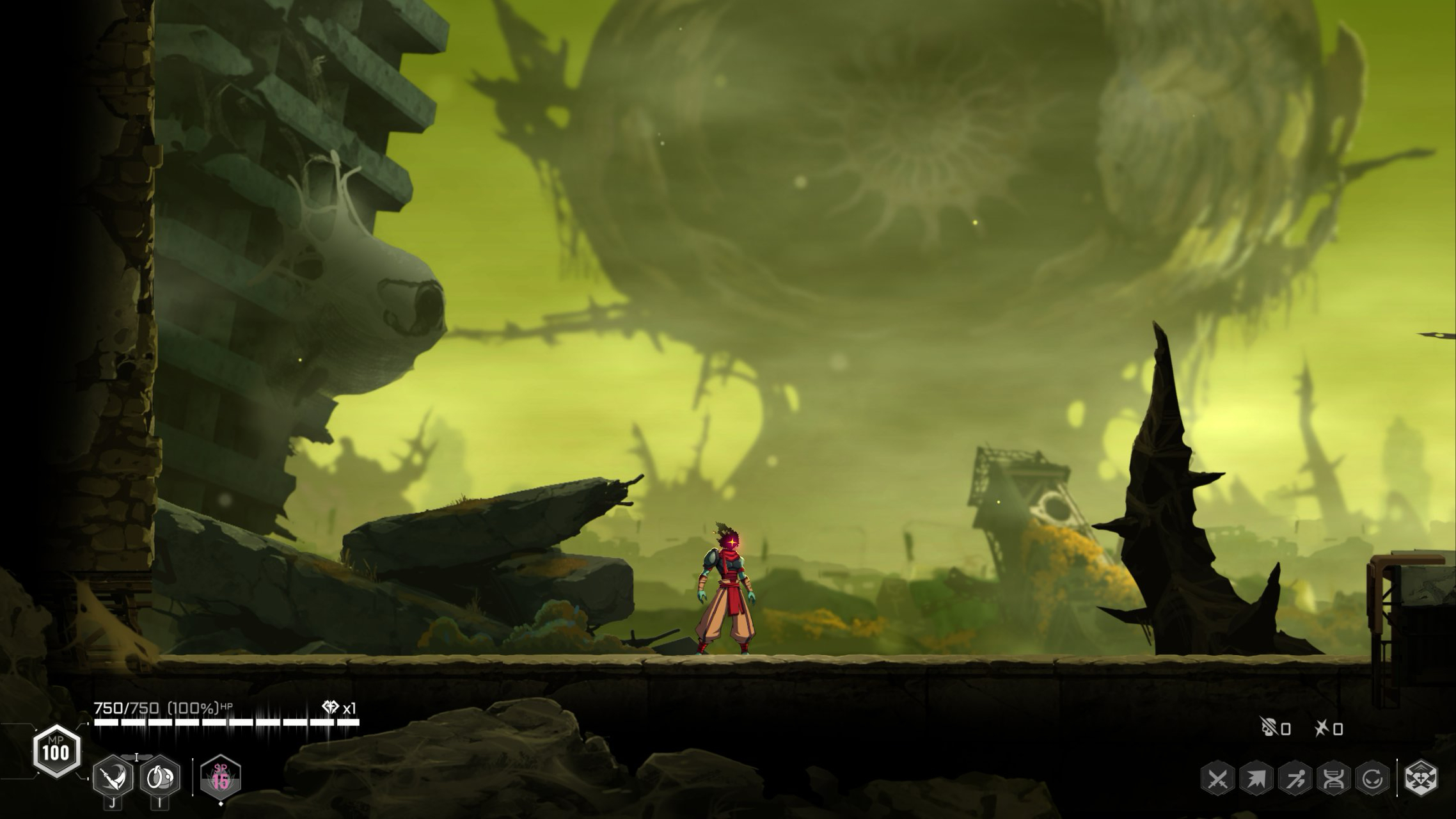The image size is (1456, 819).
Task: Click the running figure dash icon
Action: (1295, 779)
